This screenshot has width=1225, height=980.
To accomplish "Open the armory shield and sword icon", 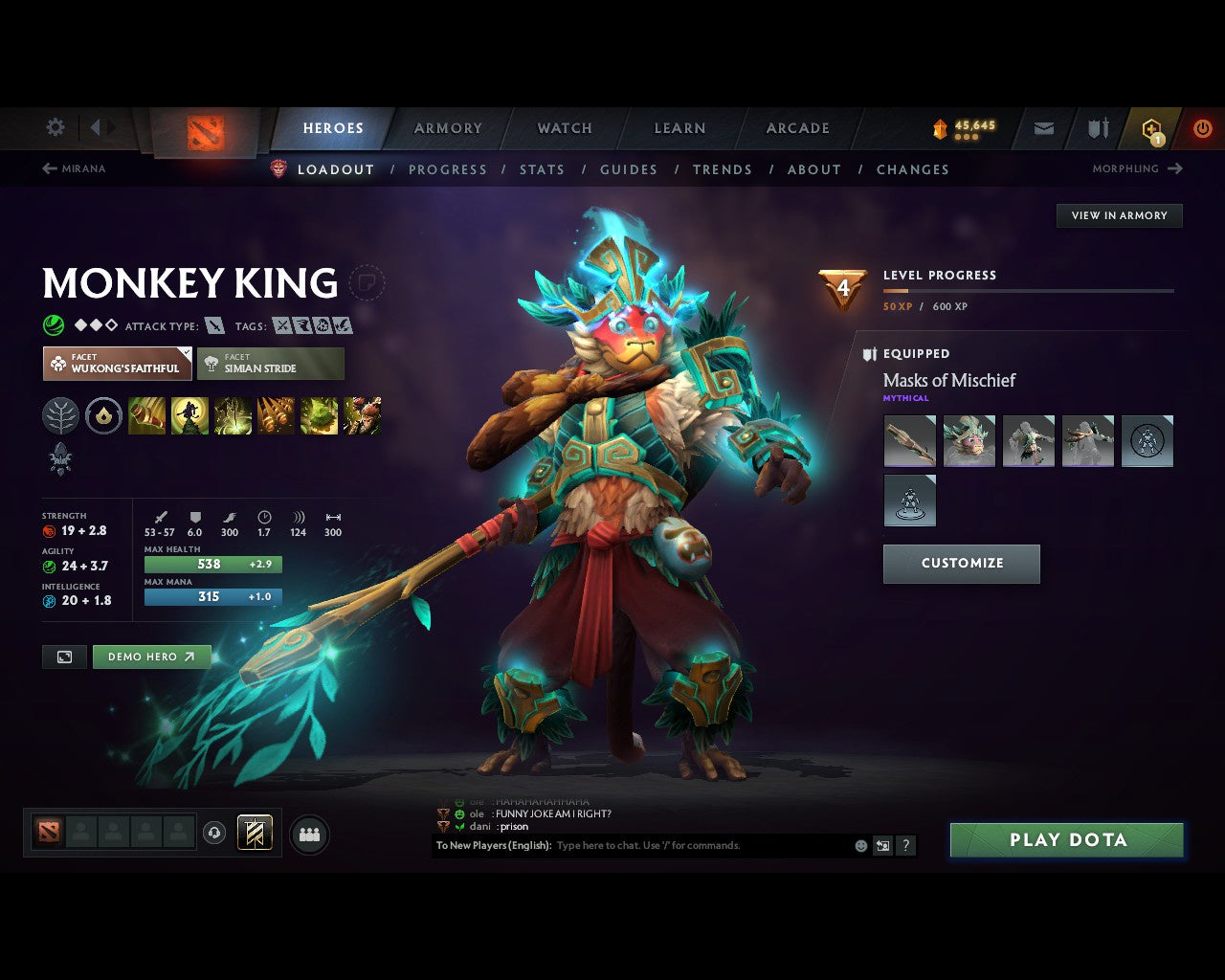I will click(1096, 127).
